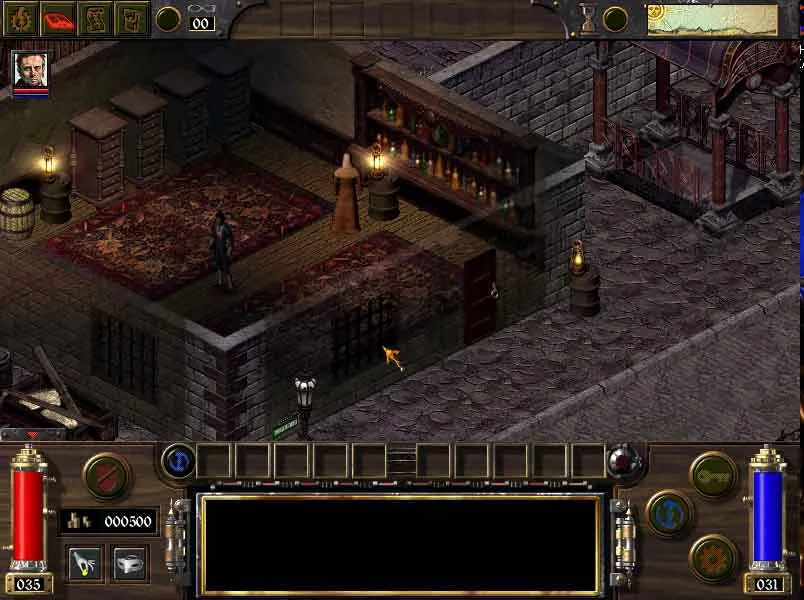
Task: Open the green spells button
Action: (713, 474)
